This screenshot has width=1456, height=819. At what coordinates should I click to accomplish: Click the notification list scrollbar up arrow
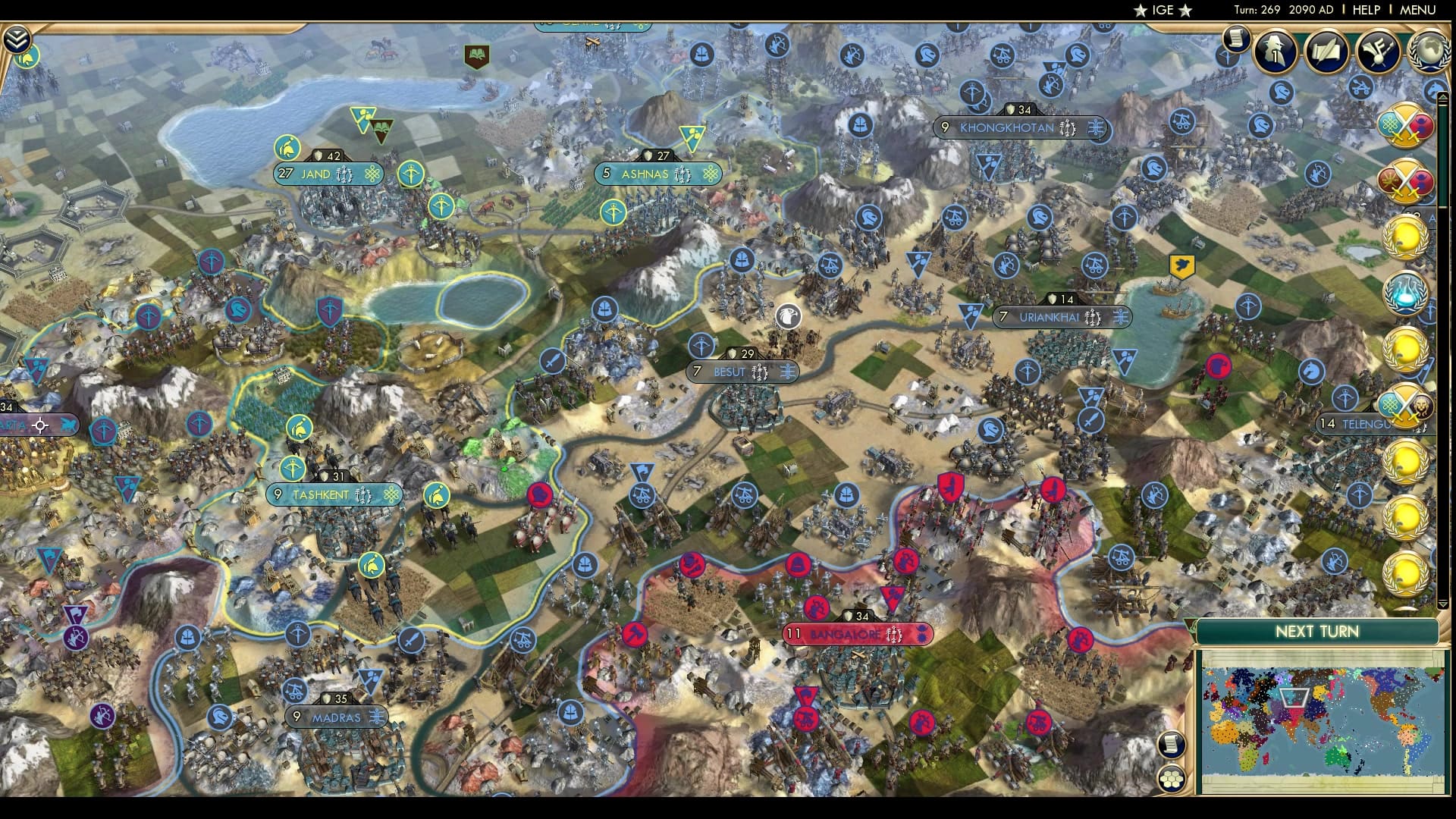click(1442, 98)
